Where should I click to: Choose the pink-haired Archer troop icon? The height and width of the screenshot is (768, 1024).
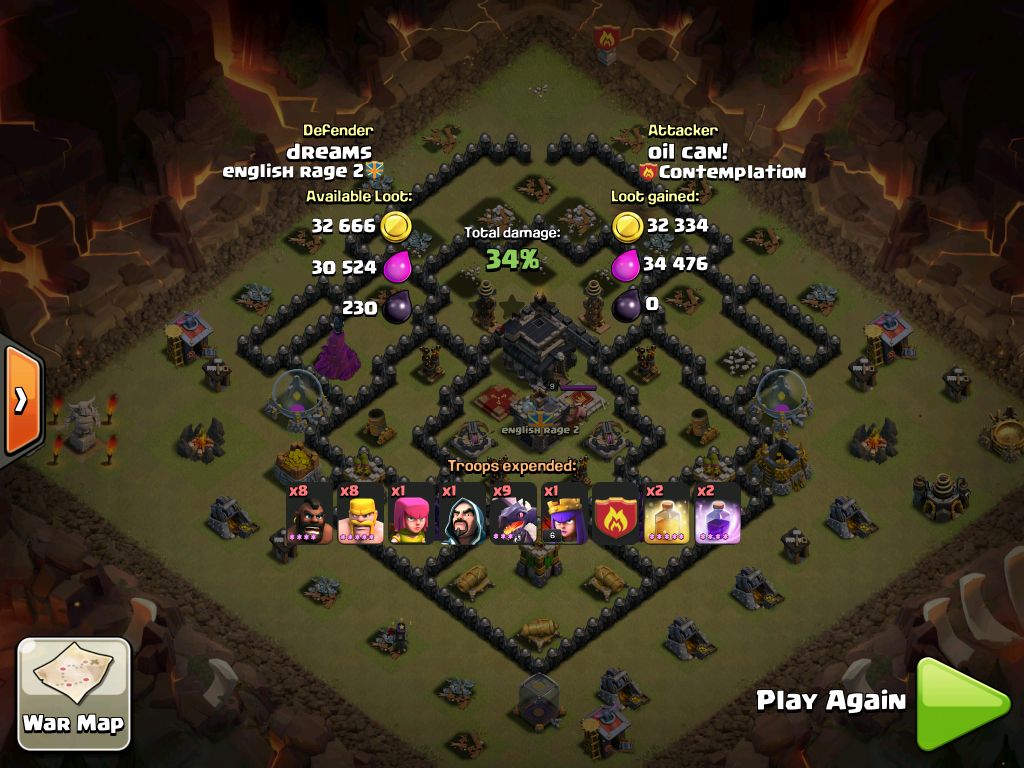pyautogui.click(x=411, y=514)
